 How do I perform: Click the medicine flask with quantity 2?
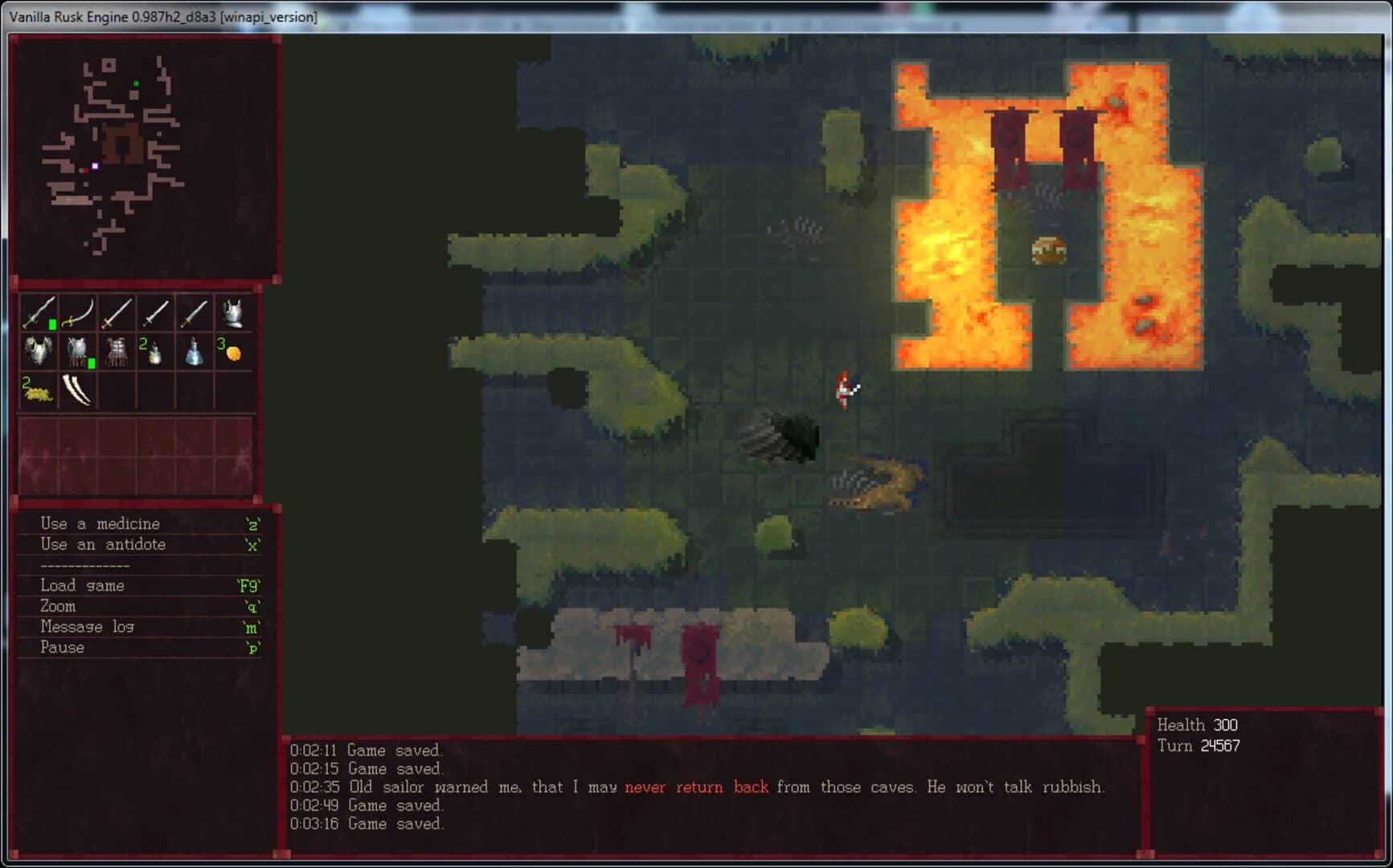[x=156, y=354]
